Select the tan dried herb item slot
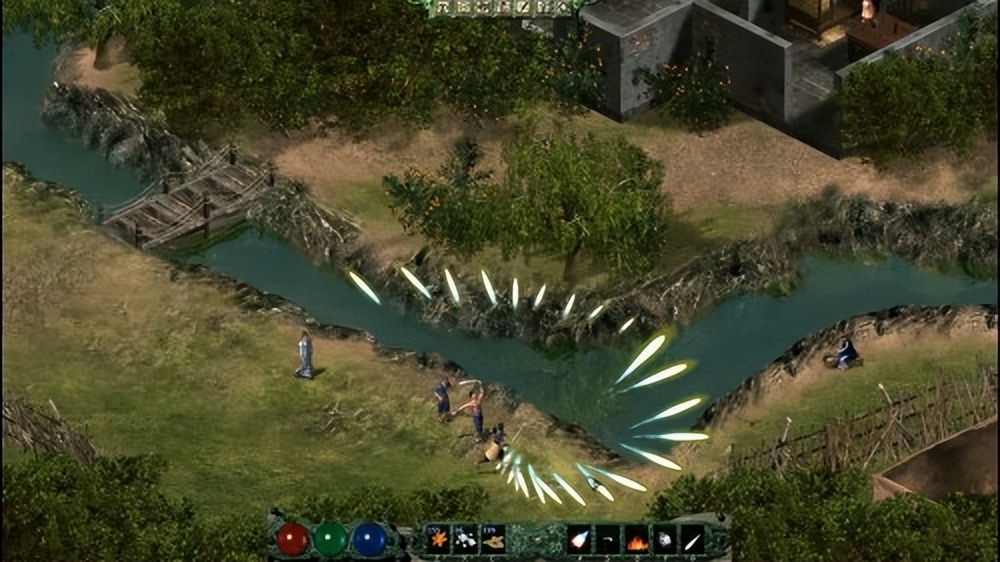Viewport: 1000px width, 562px height. click(x=493, y=540)
